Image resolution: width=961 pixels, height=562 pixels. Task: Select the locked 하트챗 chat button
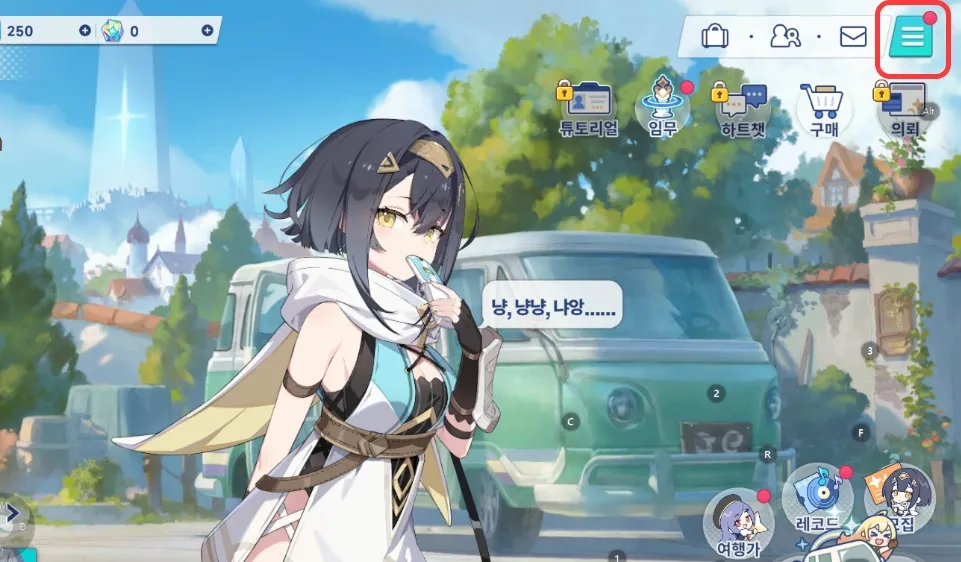[x=742, y=108]
